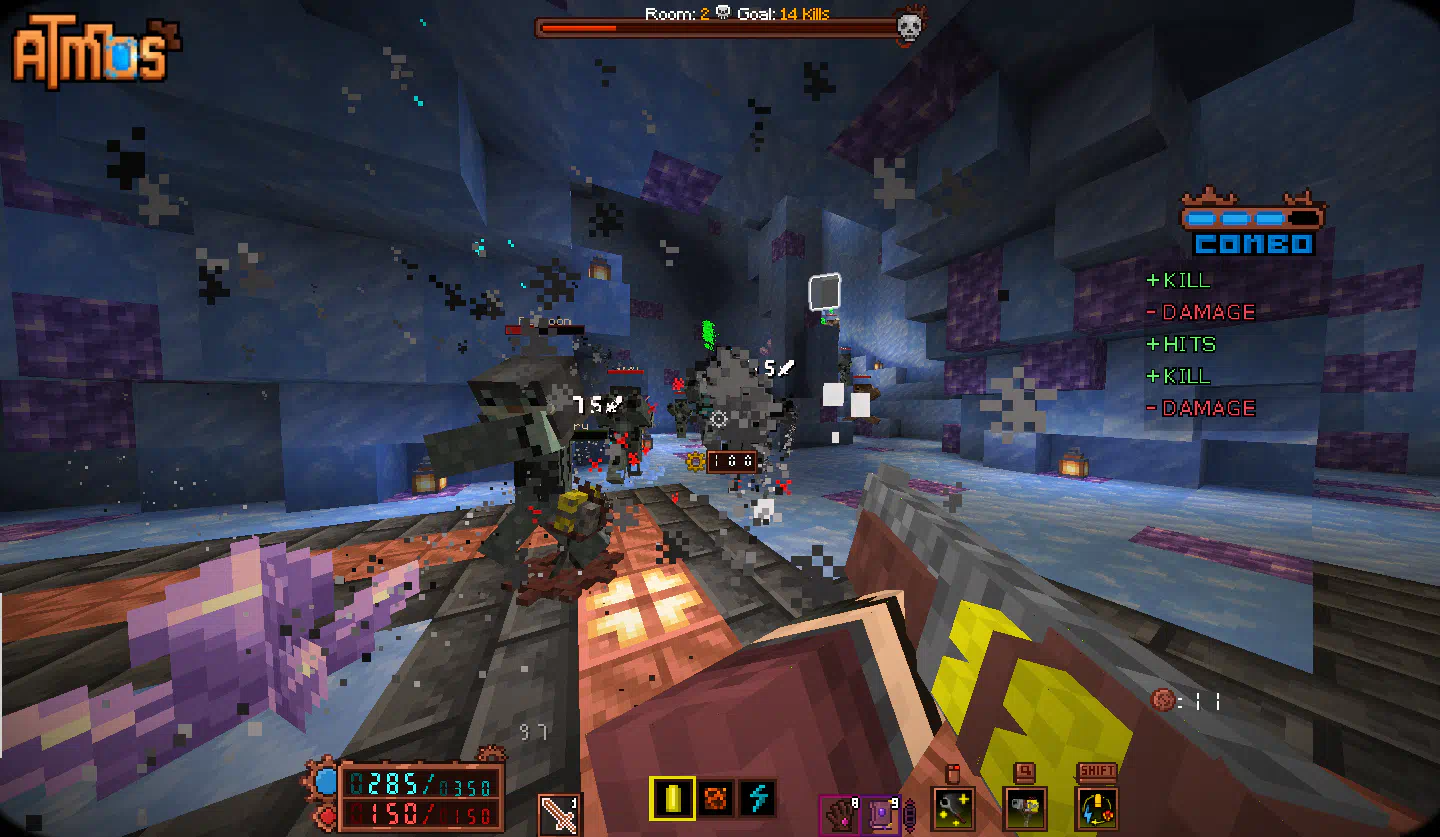
Task: Activate the ammo cycle ability
Action: 1097,807
